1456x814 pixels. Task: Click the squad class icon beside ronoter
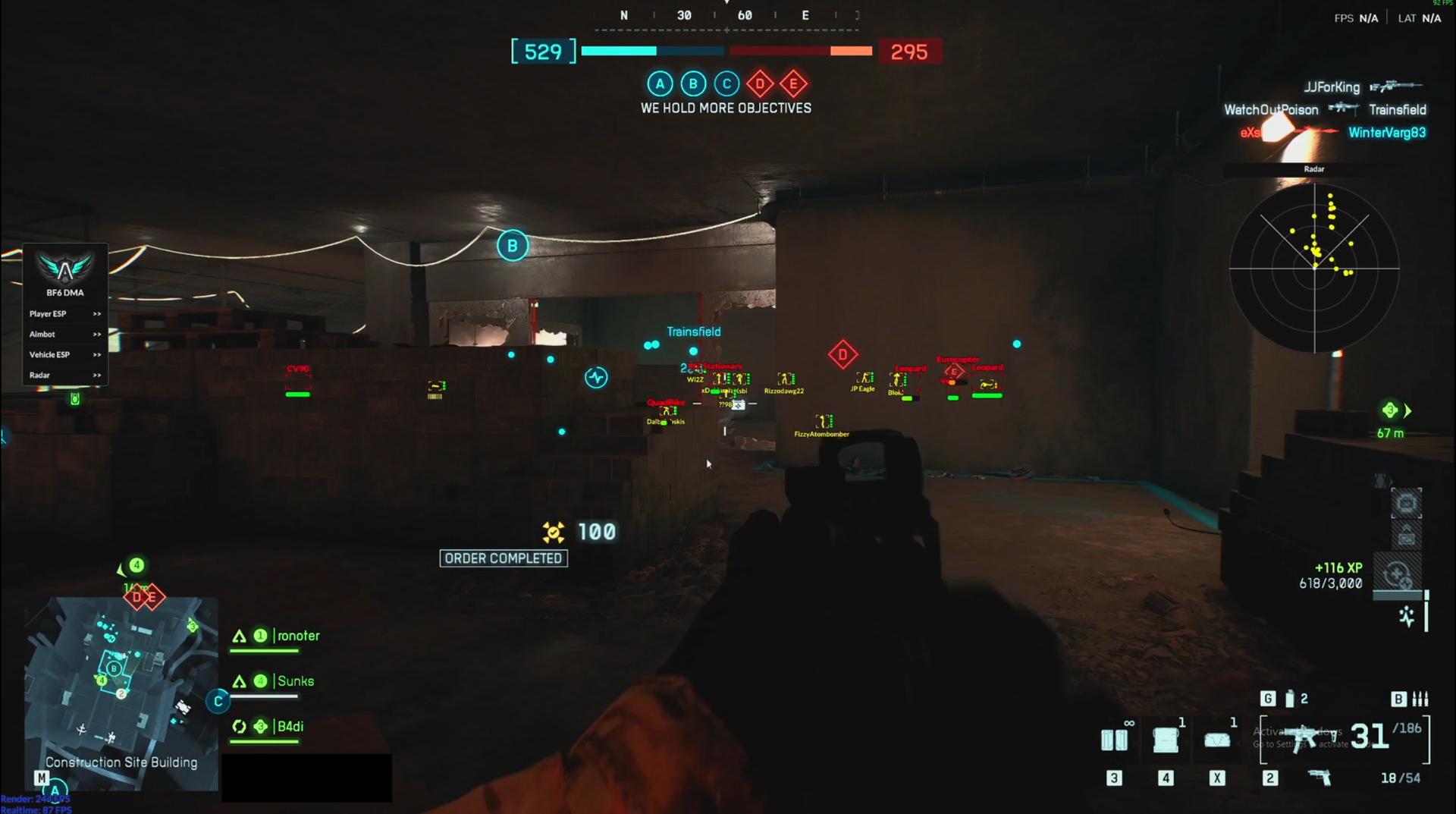click(x=239, y=636)
